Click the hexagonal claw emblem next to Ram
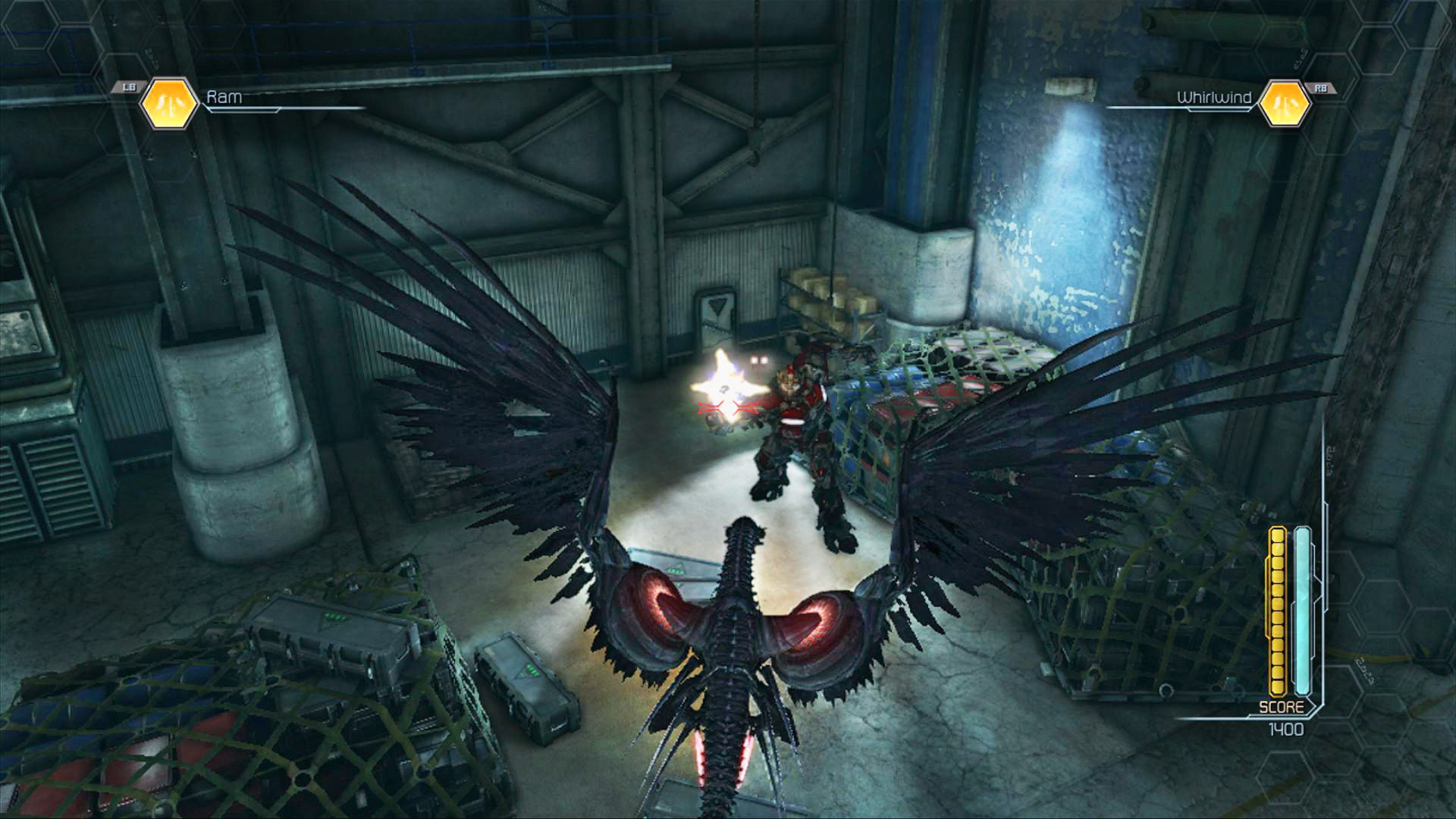 tap(168, 102)
